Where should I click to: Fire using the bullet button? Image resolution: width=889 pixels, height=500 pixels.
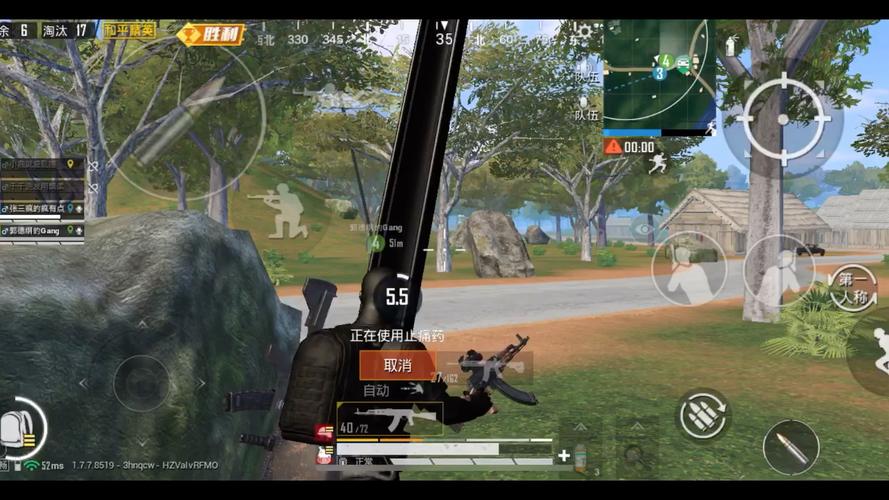[790, 447]
